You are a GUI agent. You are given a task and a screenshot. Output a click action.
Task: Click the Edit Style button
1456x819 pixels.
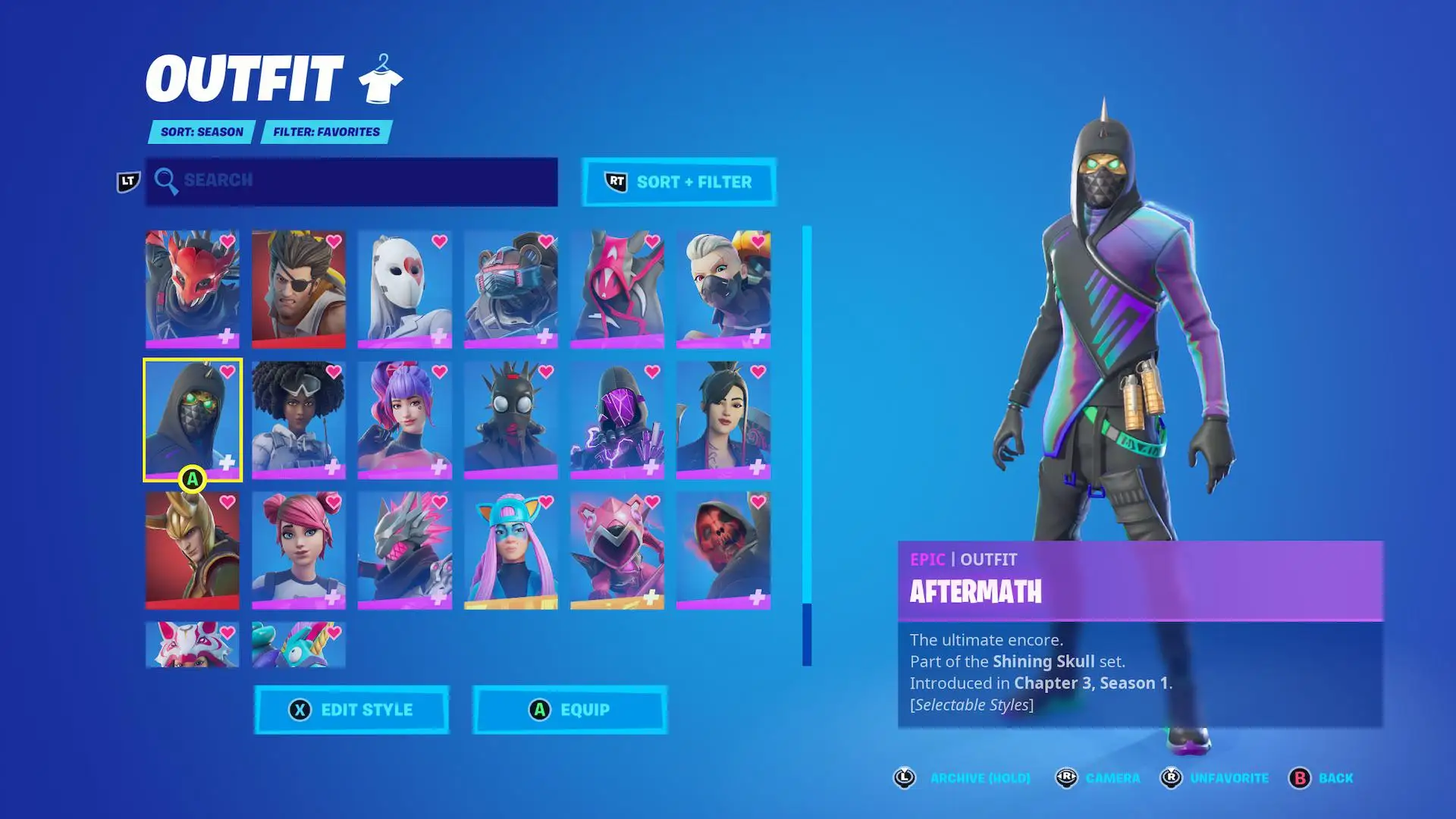tap(351, 710)
